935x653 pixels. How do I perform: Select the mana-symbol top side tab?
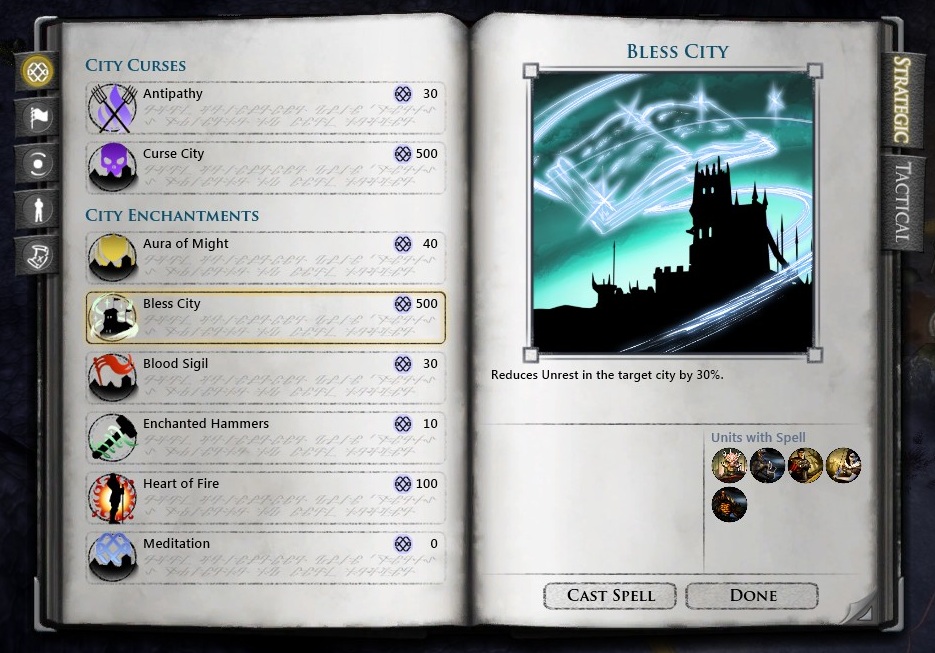(x=38, y=71)
